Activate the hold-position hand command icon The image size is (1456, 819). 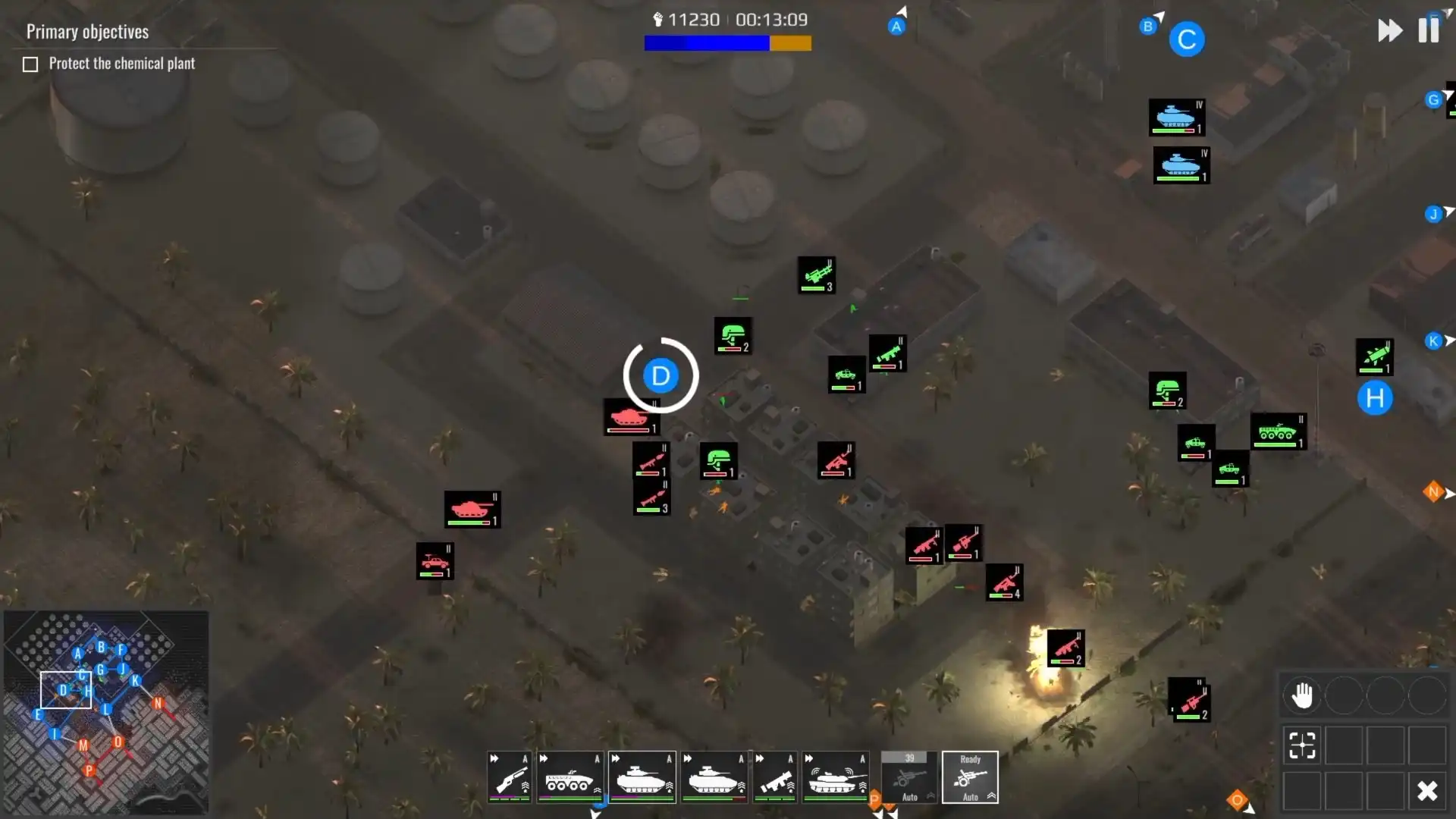pos(1302,694)
